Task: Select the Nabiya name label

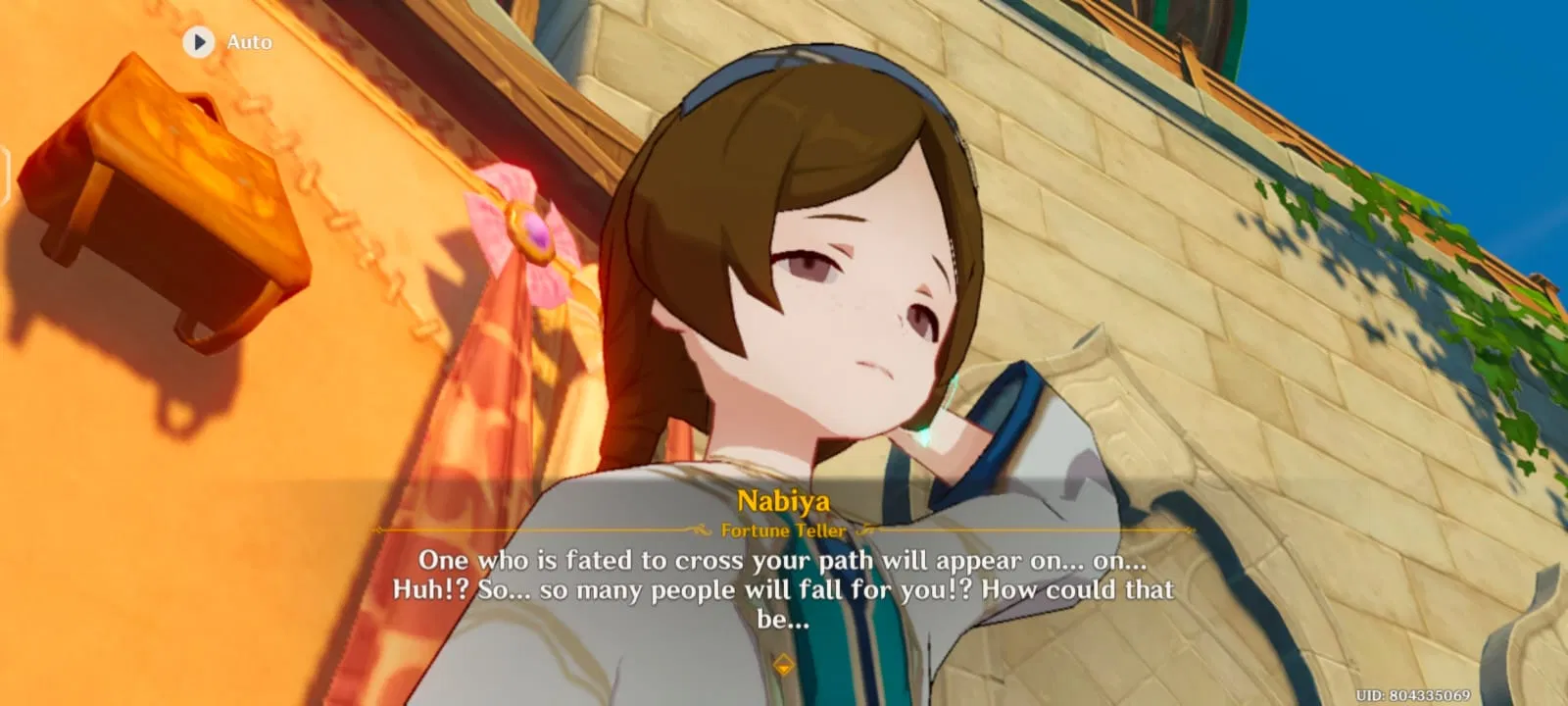Action: [783, 499]
